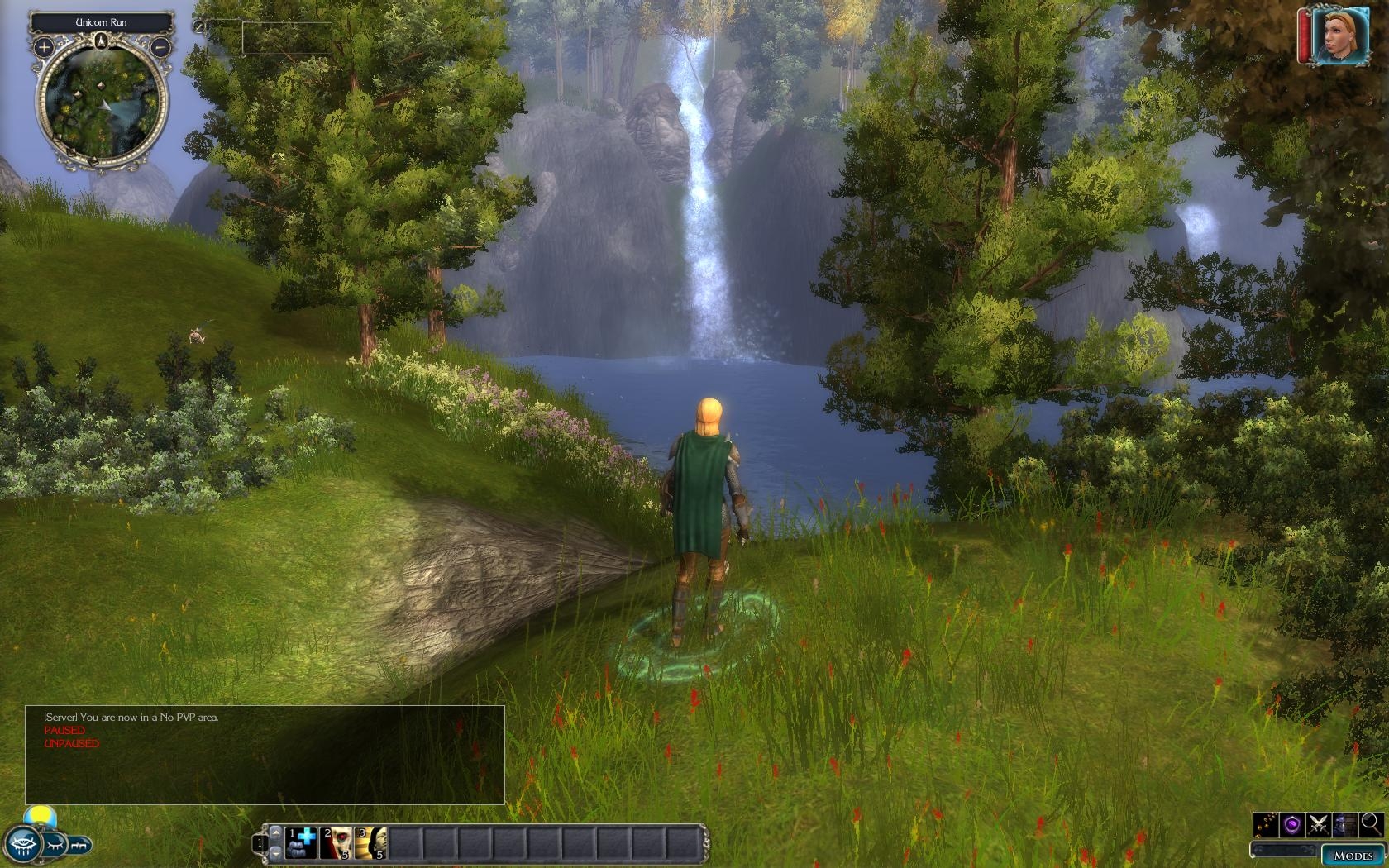
Task: Open the main menu eye button
Action: 22,844
